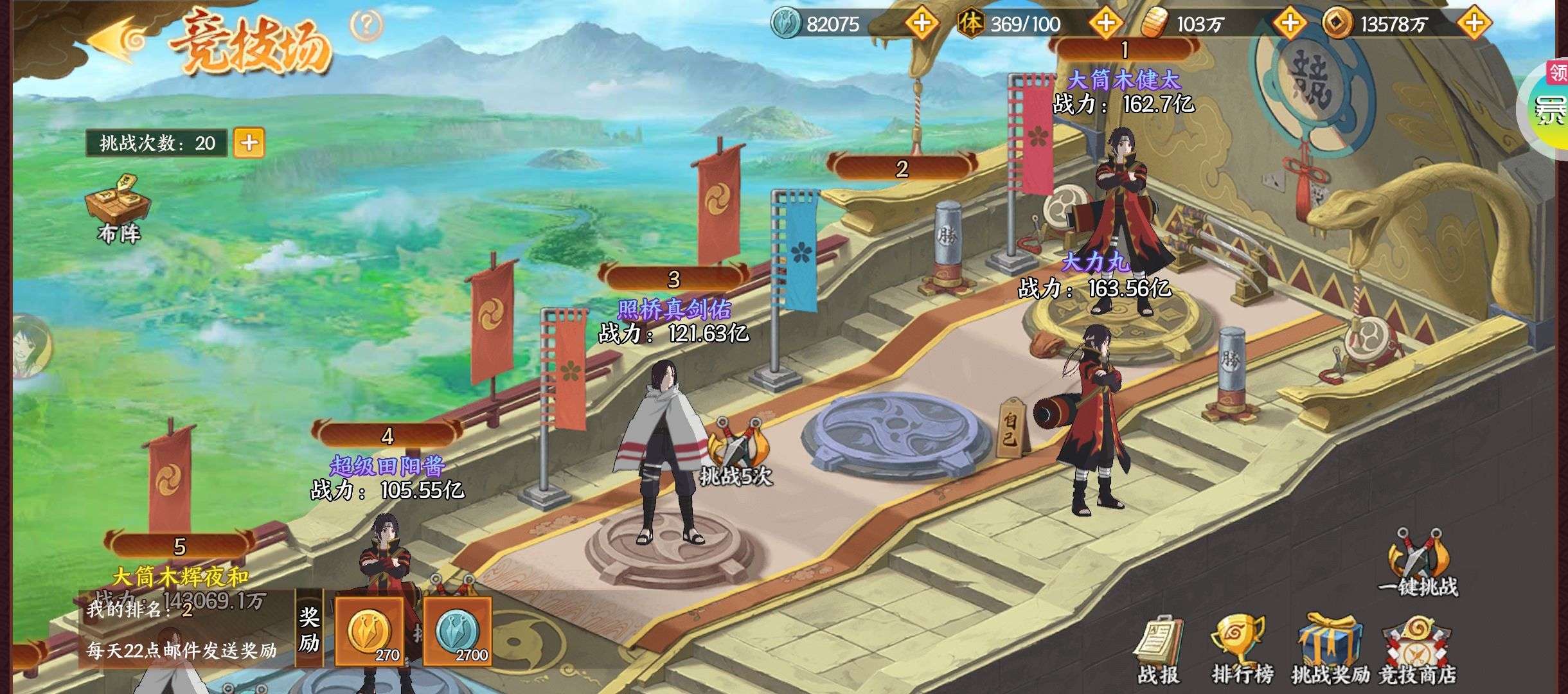Open the arena help question mark

(x=366, y=26)
